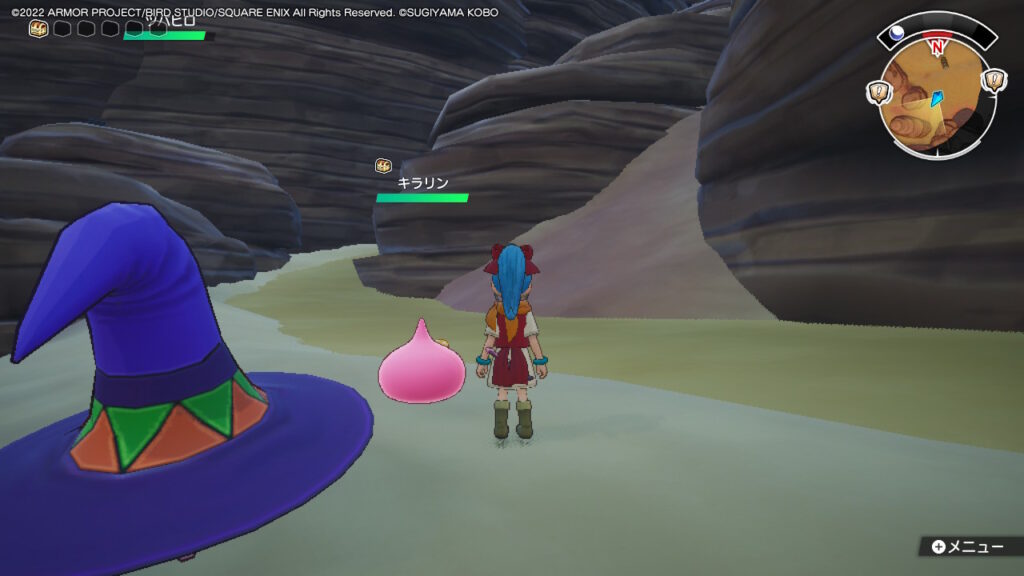Select the treasure chest icon in top-left HUD

(38, 29)
